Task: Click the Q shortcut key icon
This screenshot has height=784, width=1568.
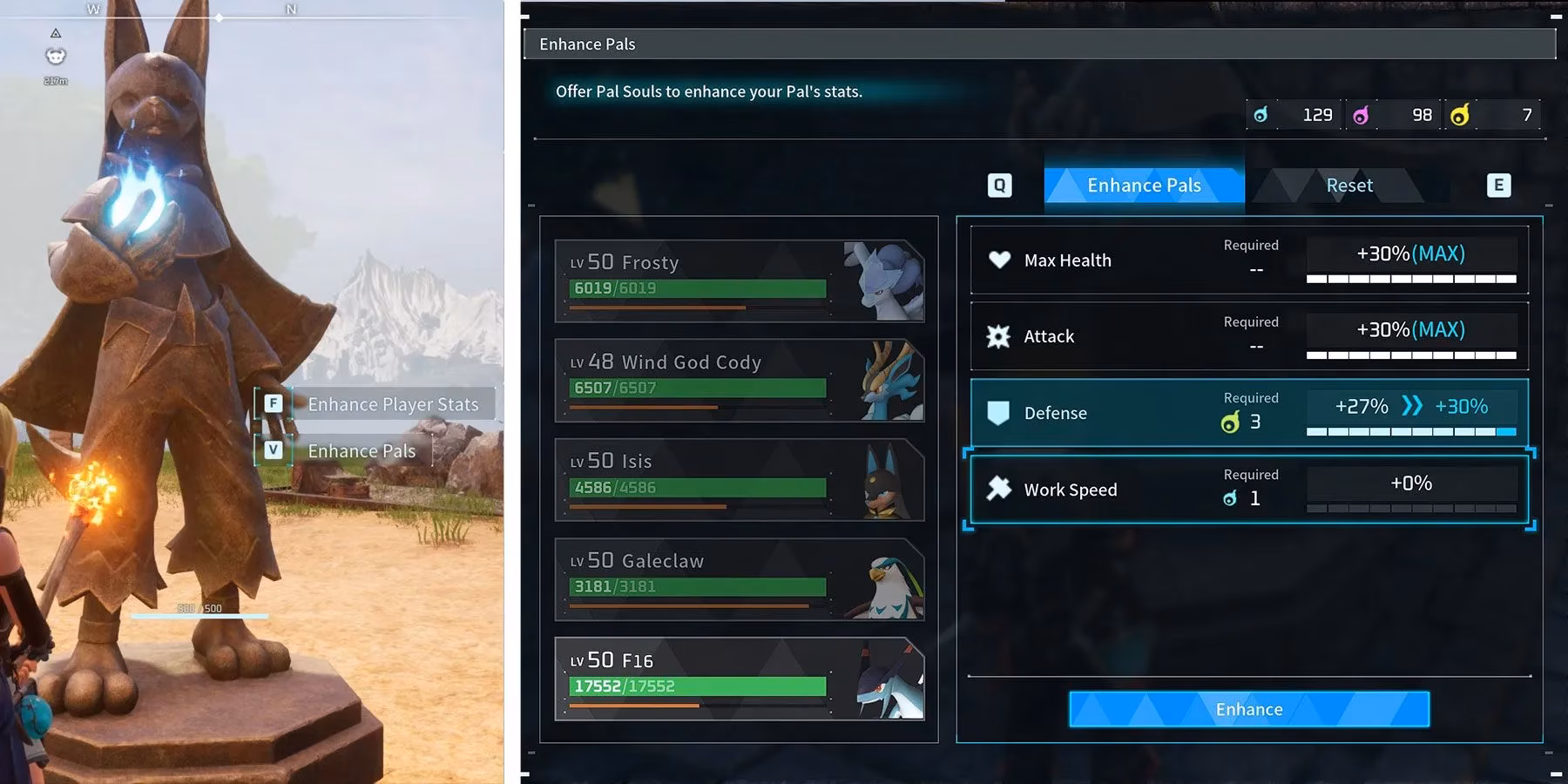Action: point(999,185)
